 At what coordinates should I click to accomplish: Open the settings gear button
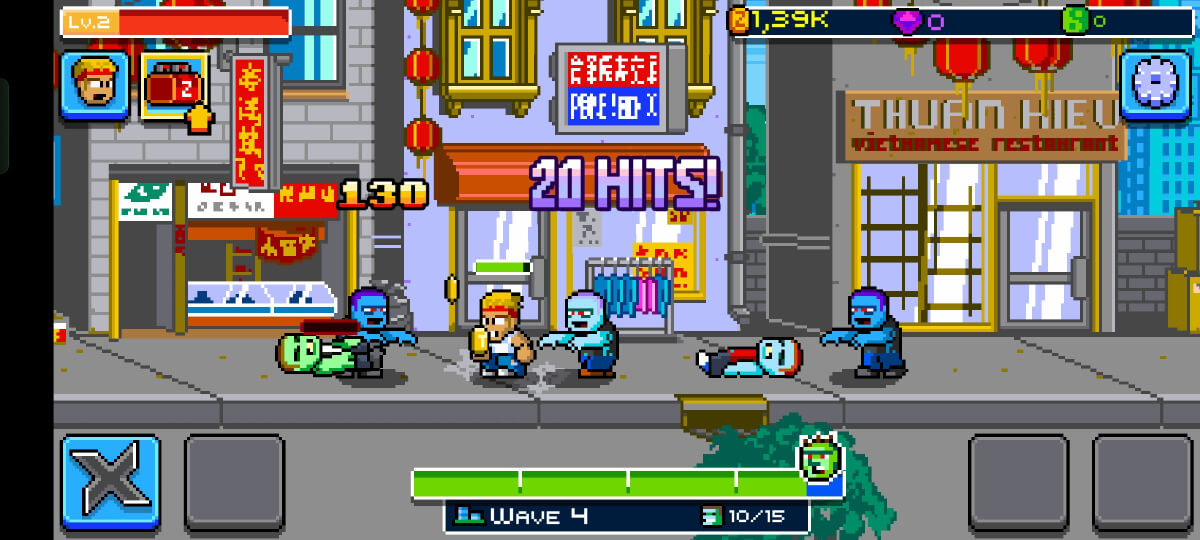pos(1153,85)
